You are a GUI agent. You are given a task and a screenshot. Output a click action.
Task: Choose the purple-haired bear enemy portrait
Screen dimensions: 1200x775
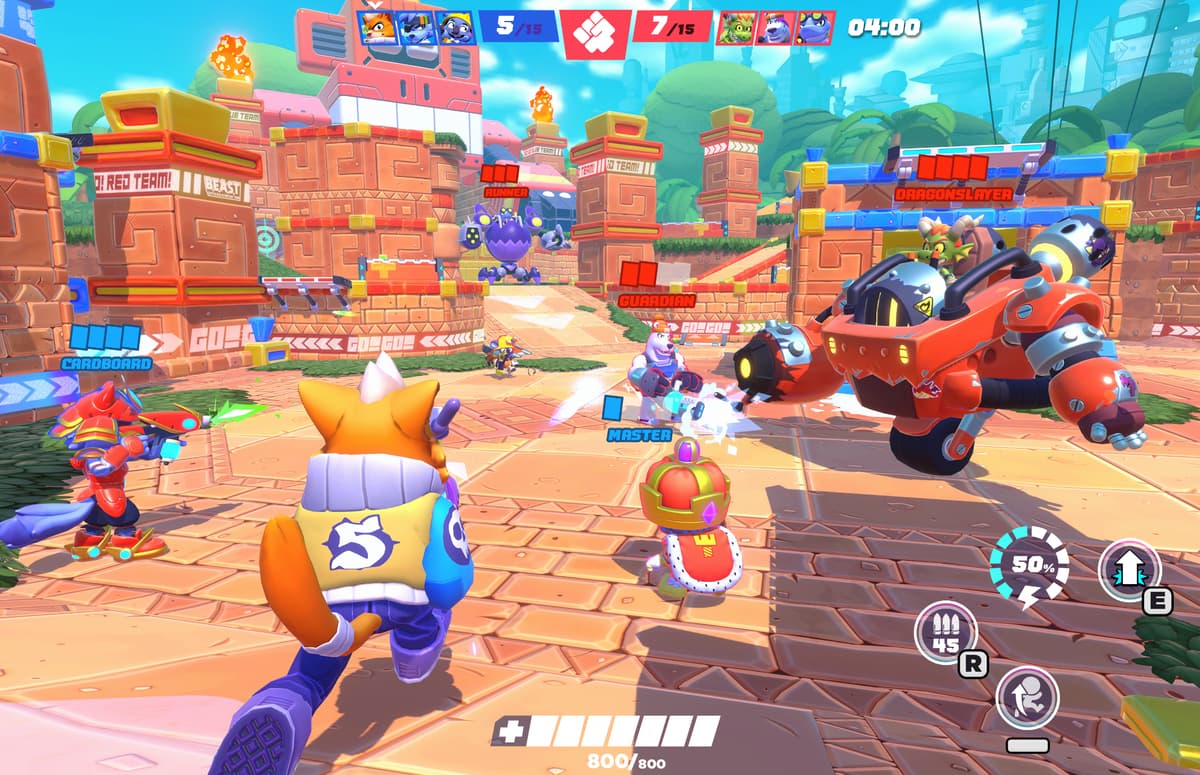point(776,27)
